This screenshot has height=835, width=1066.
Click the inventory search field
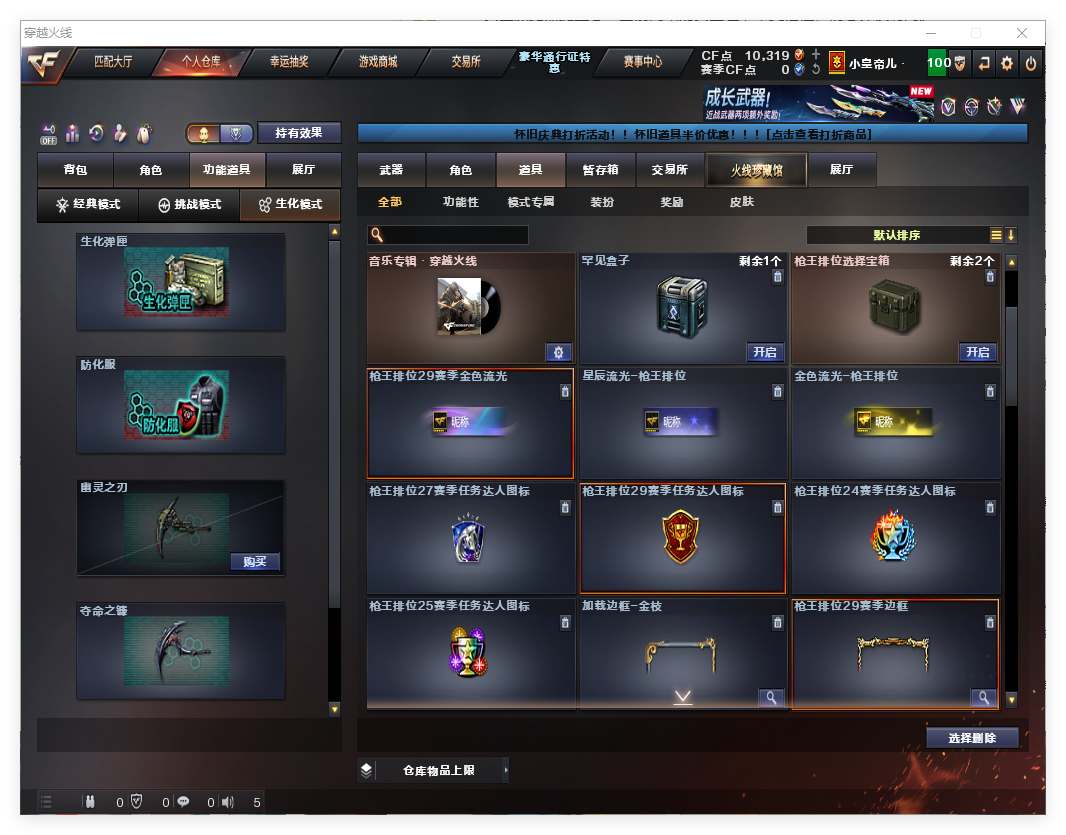[x=455, y=235]
